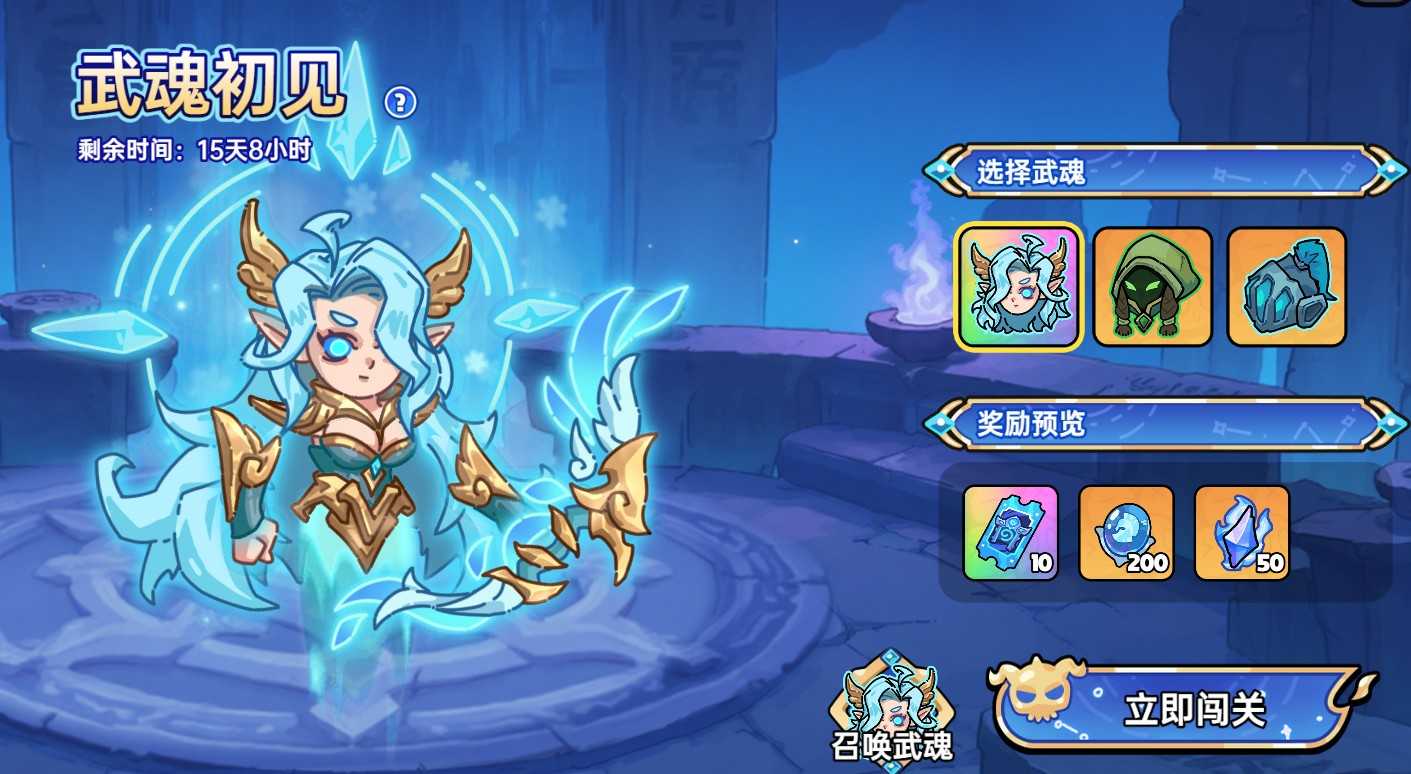Click the crystal shard reward showing 50
Screen dimensions: 1411x774
1241,532
